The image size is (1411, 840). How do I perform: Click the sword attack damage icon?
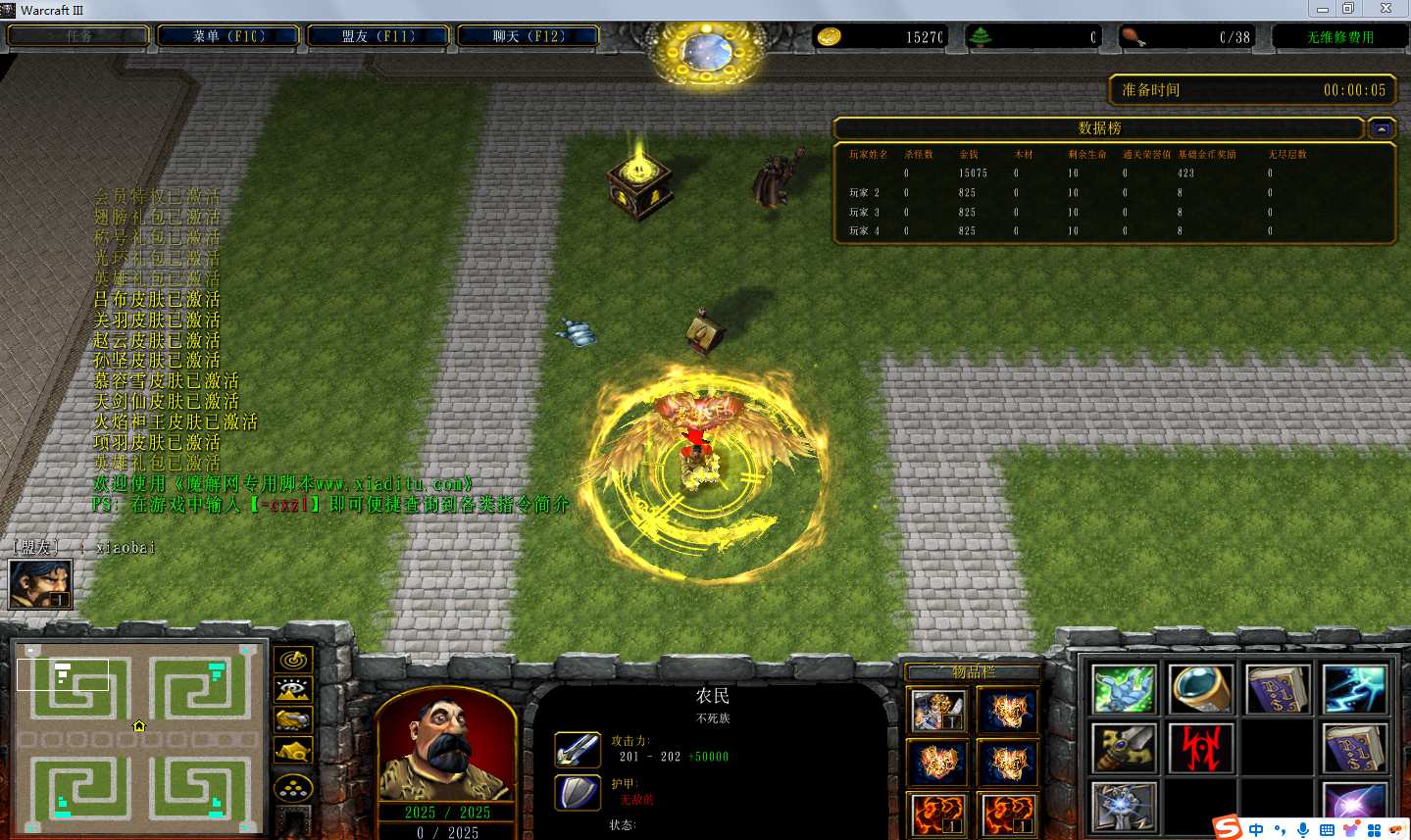click(578, 750)
